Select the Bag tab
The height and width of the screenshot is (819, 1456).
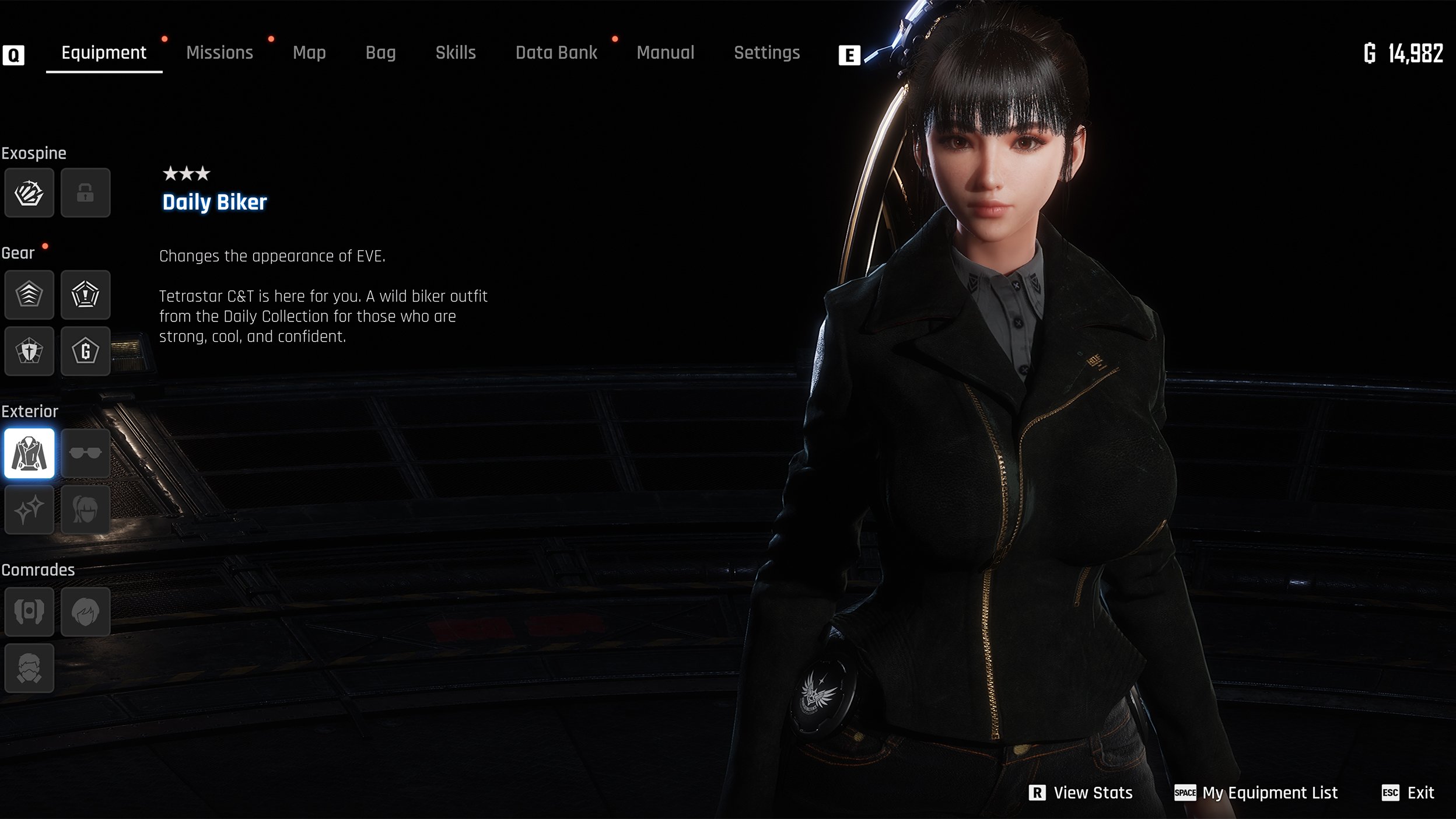pos(380,52)
